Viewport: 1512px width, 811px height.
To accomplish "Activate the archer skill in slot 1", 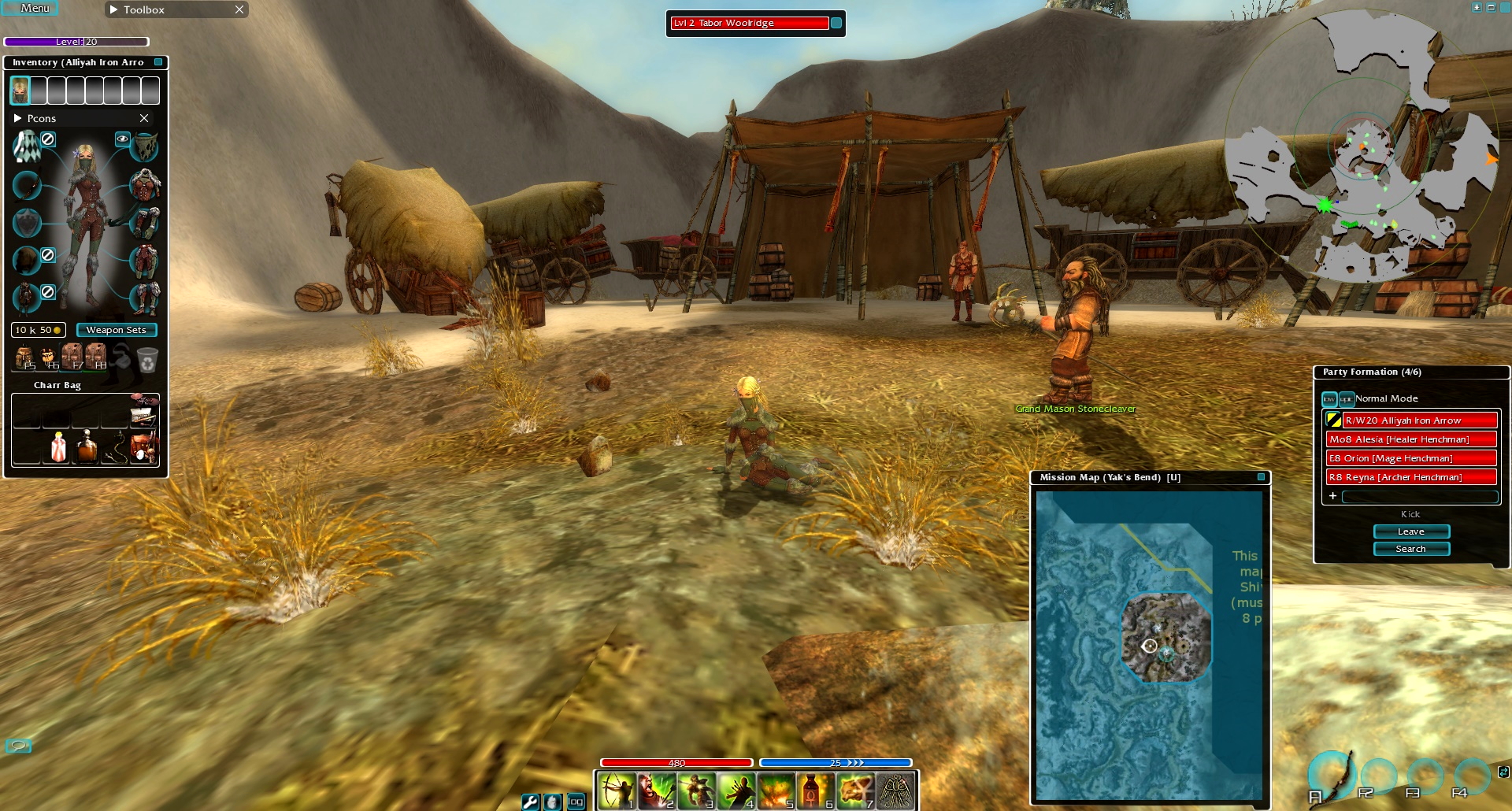I will pos(616,791).
